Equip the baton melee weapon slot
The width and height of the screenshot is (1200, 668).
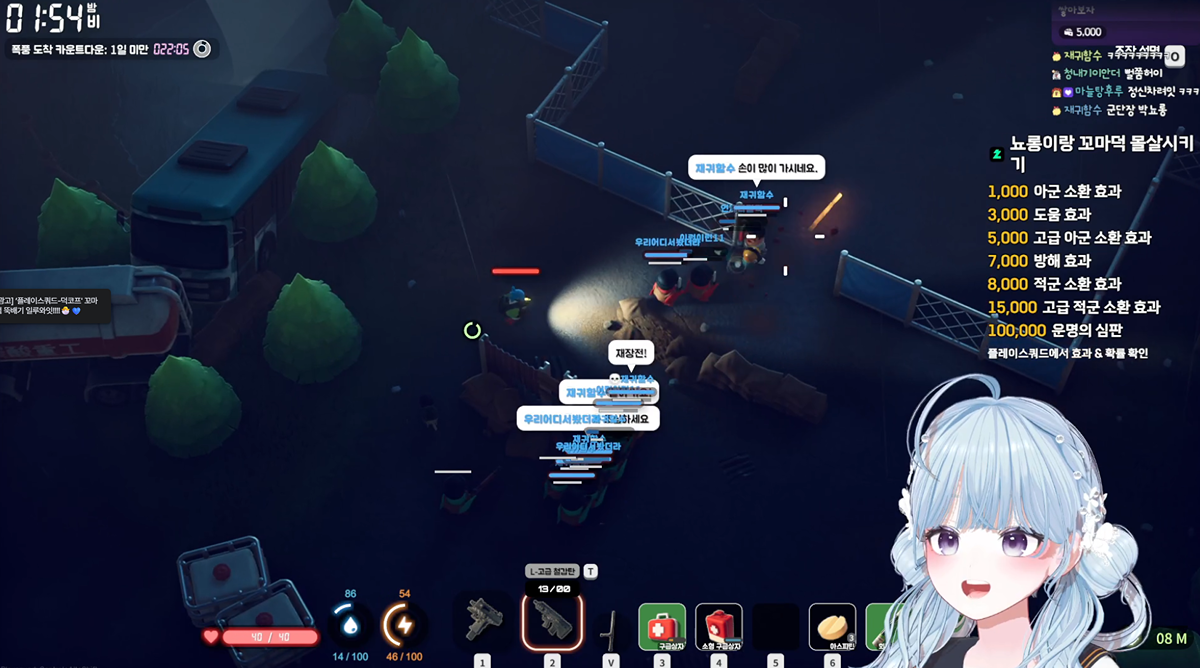click(x=609, y=627)
